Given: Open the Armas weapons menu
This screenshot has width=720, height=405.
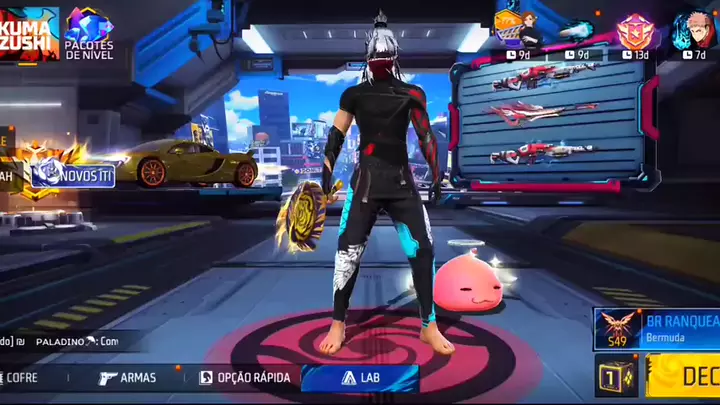Looking at the screenshot, I should pyautogui.click(x=127, y=378).
